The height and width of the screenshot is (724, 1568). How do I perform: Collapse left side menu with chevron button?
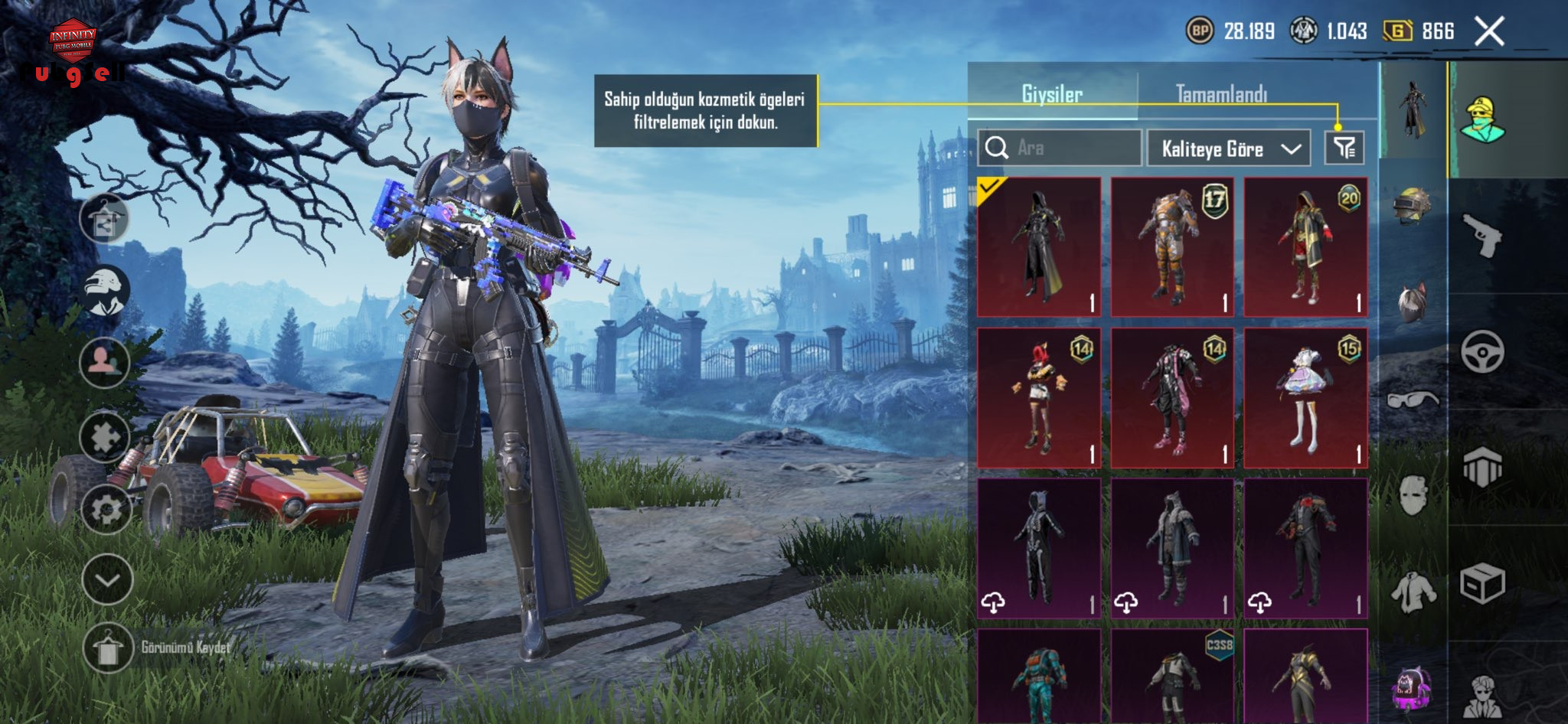(x=107, y=579)
